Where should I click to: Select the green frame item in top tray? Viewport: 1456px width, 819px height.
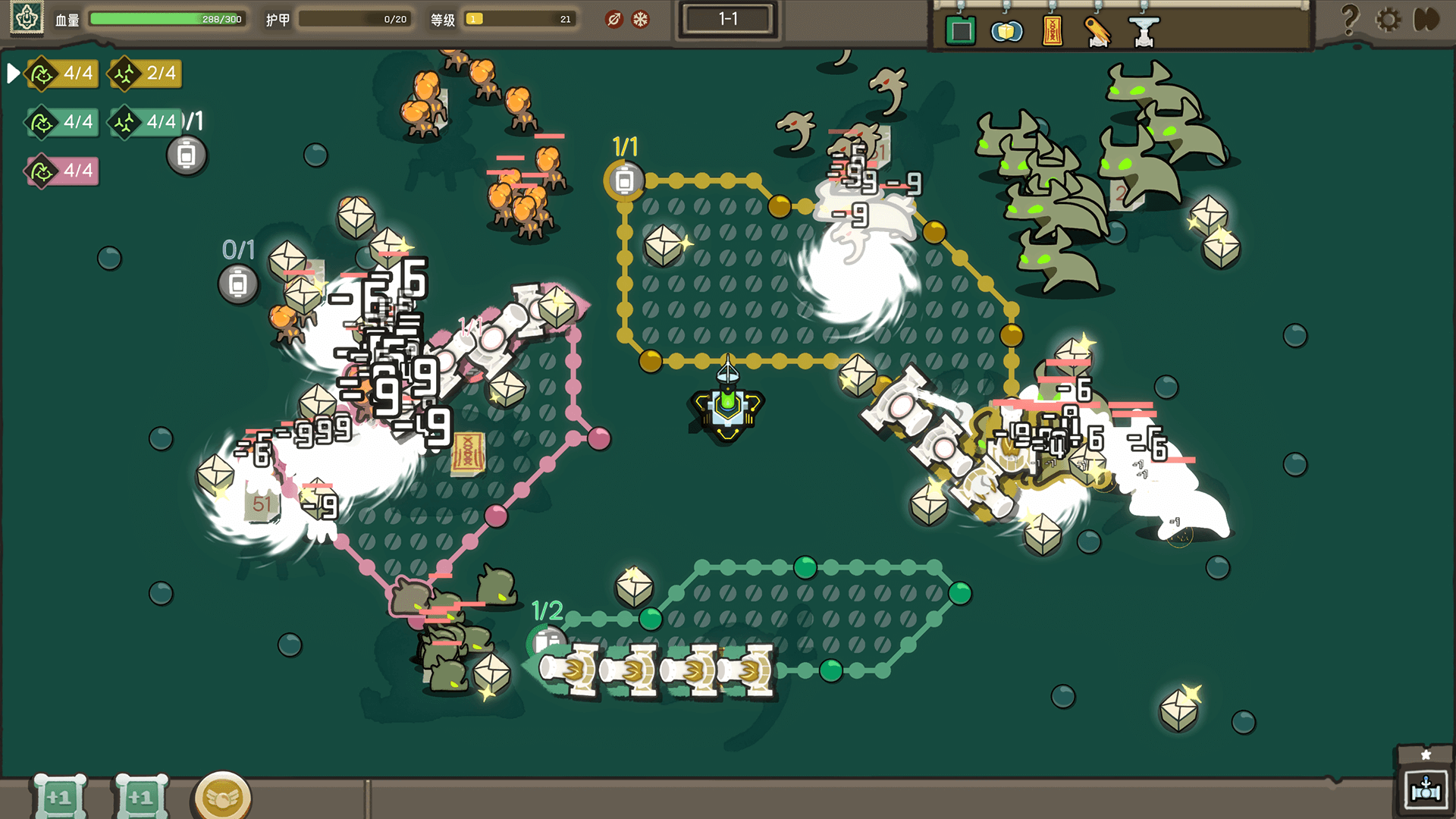coord(961,32)
